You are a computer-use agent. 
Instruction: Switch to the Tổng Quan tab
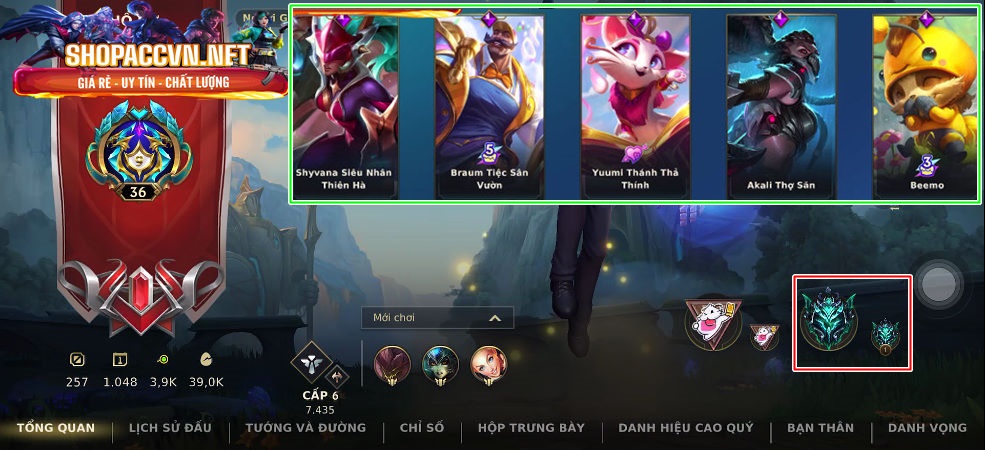pos(56,428)
